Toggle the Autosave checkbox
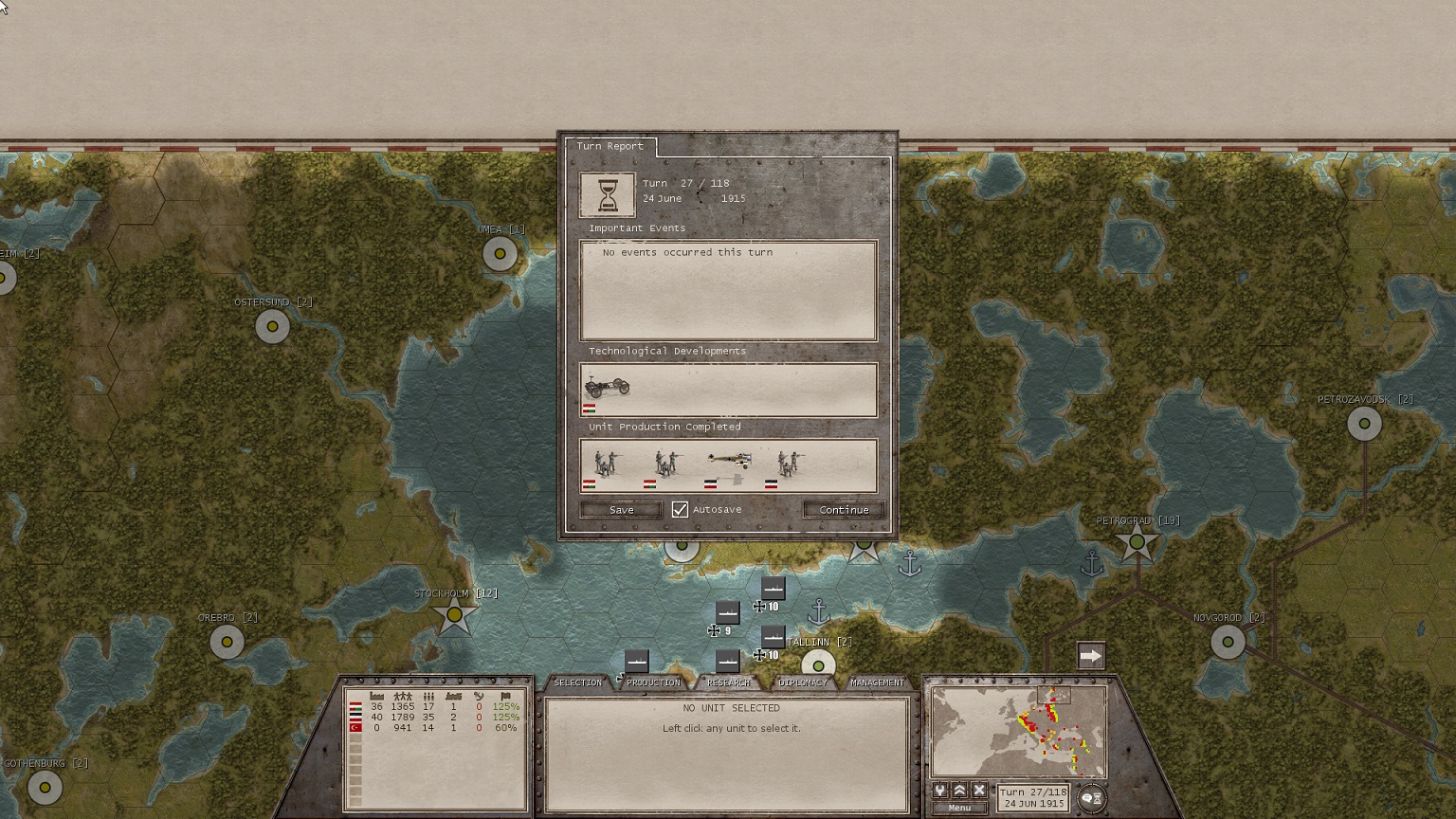The height and width of the screenshot is (819, 1456). point(680,510)
